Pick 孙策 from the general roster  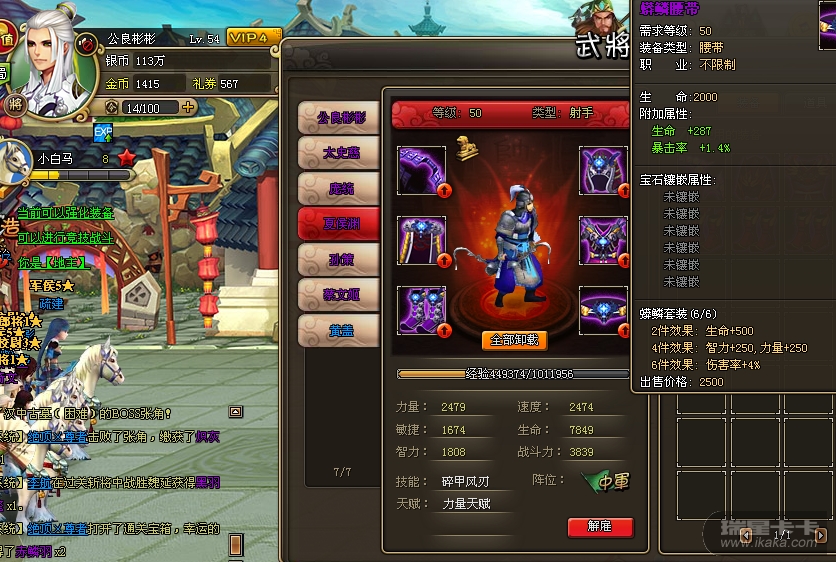pos(340,259)
